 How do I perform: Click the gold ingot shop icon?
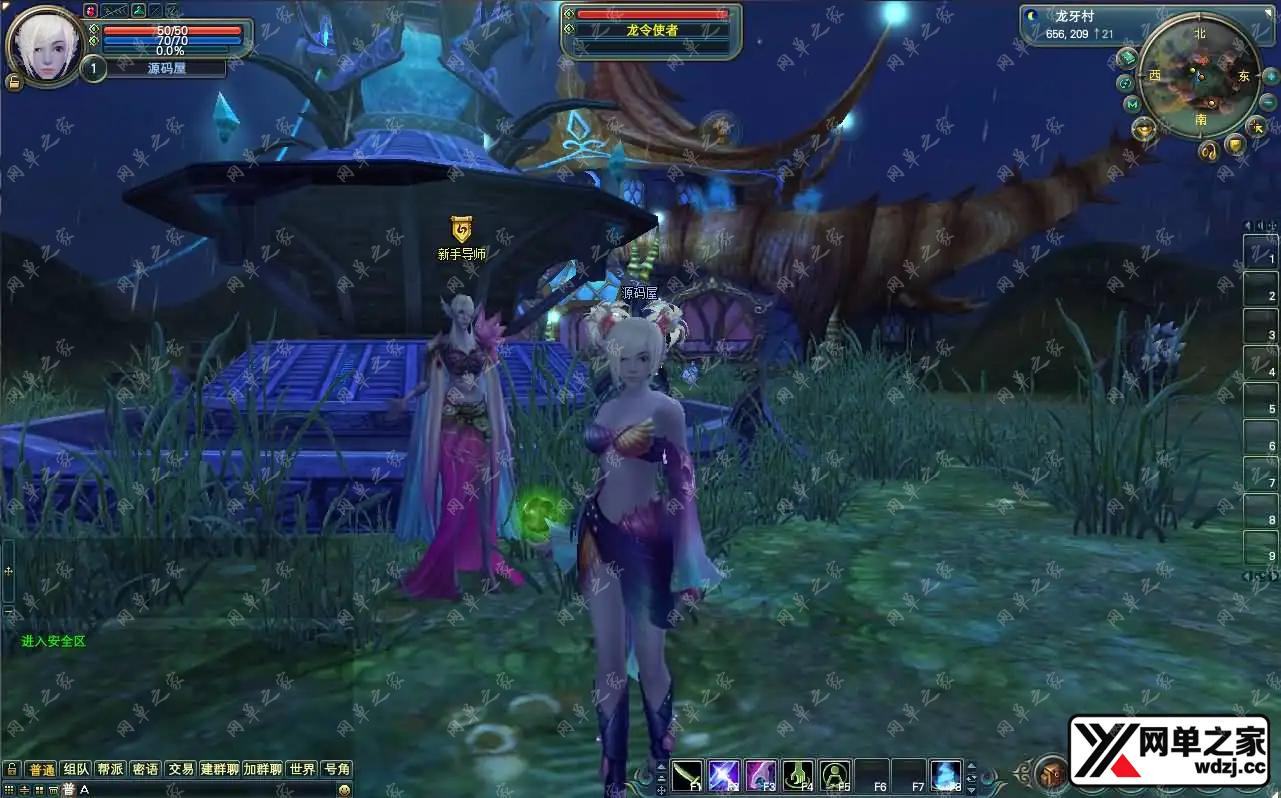(1143, 128)
